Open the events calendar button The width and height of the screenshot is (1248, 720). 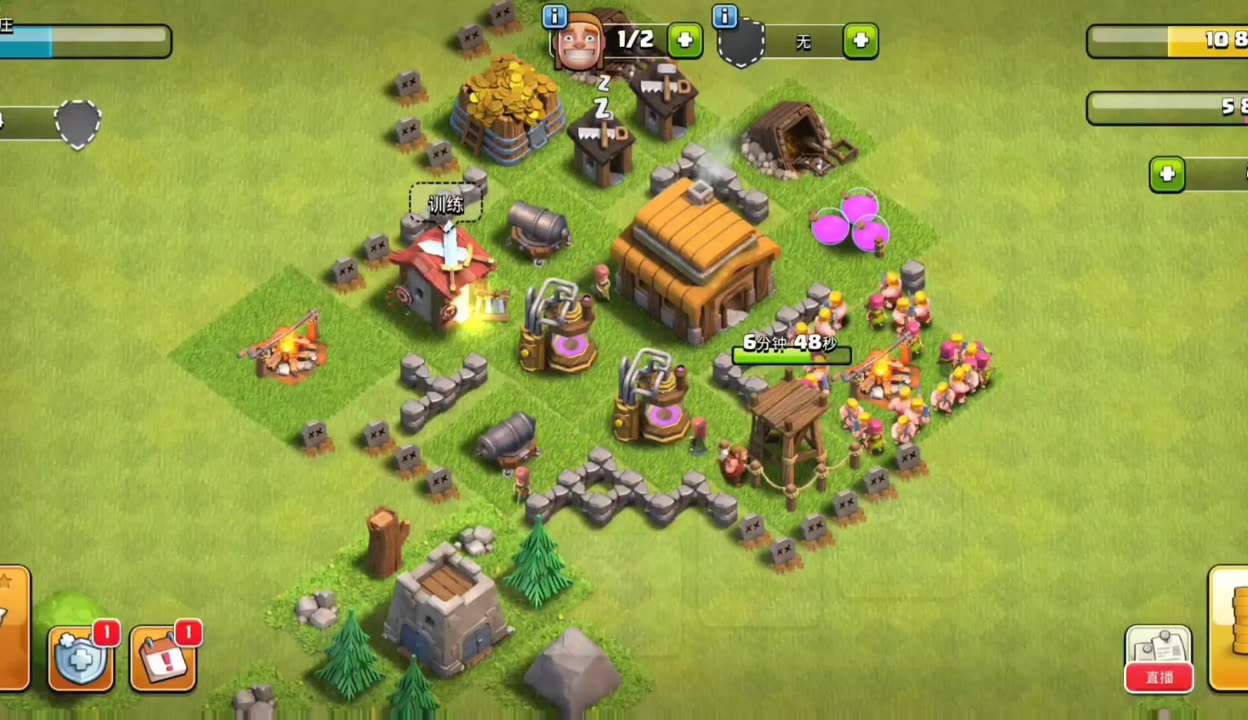163,658
